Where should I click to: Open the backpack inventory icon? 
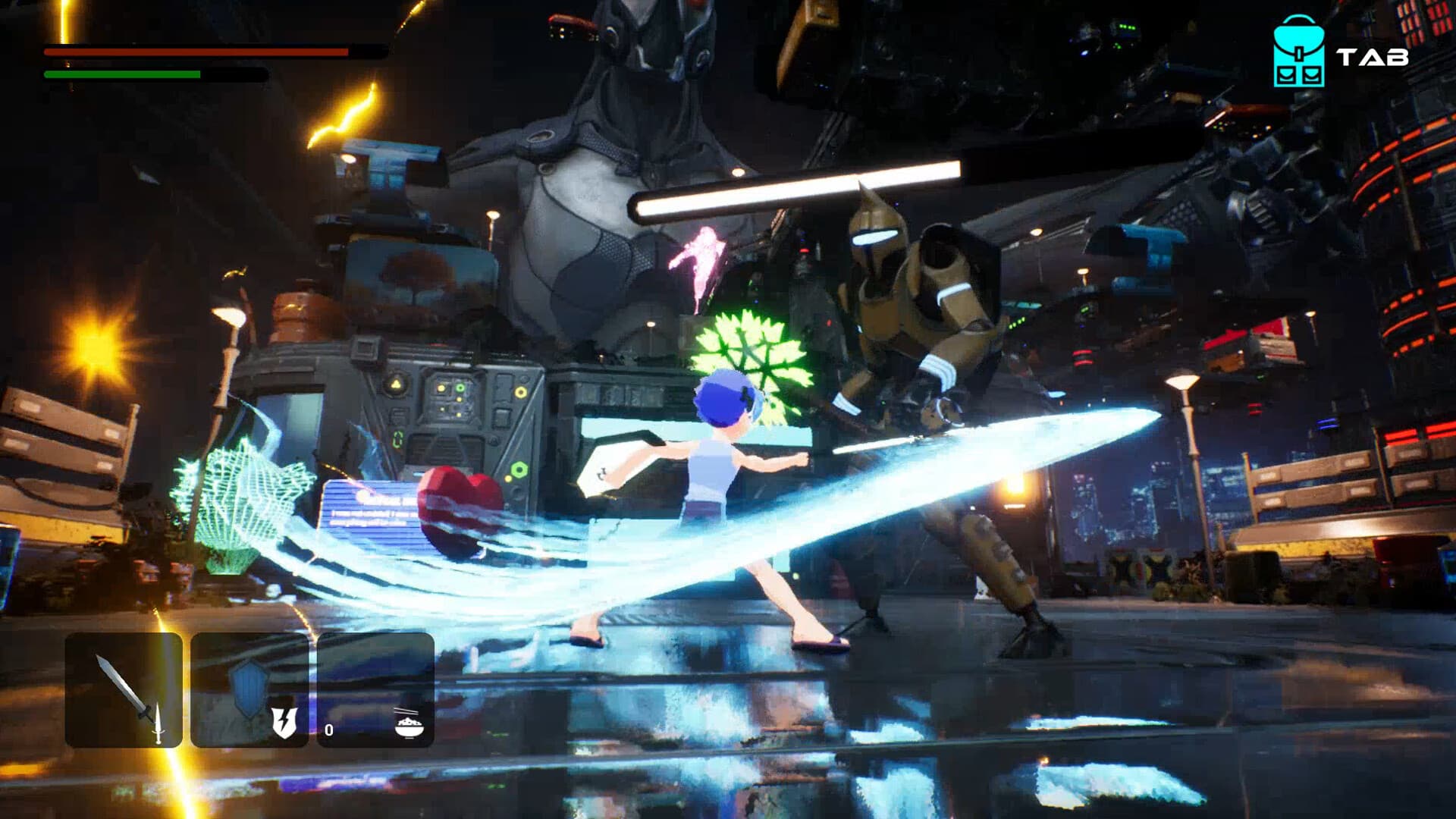(1298, 52)
